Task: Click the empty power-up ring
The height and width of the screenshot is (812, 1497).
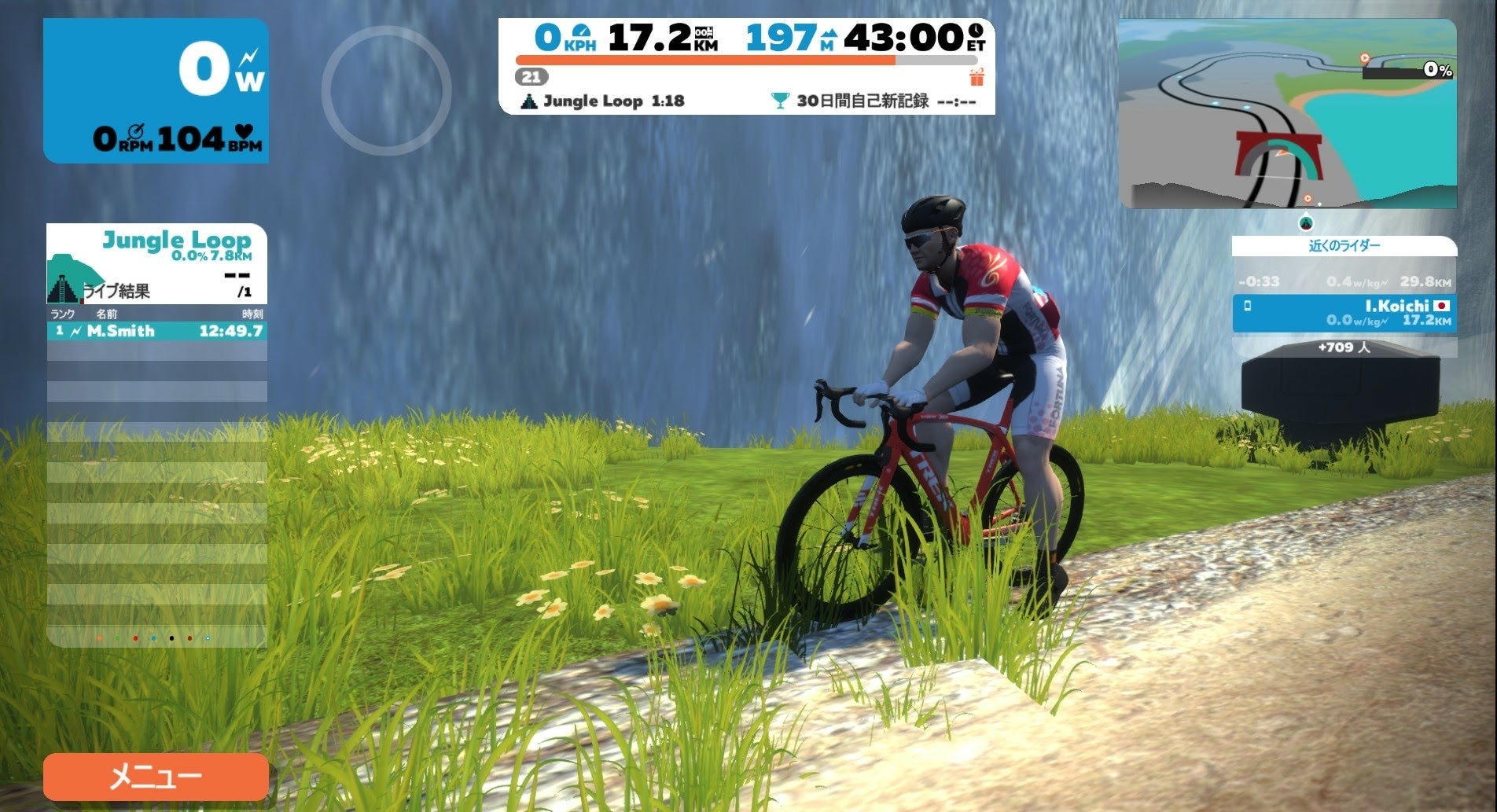Action: point(386,90)
